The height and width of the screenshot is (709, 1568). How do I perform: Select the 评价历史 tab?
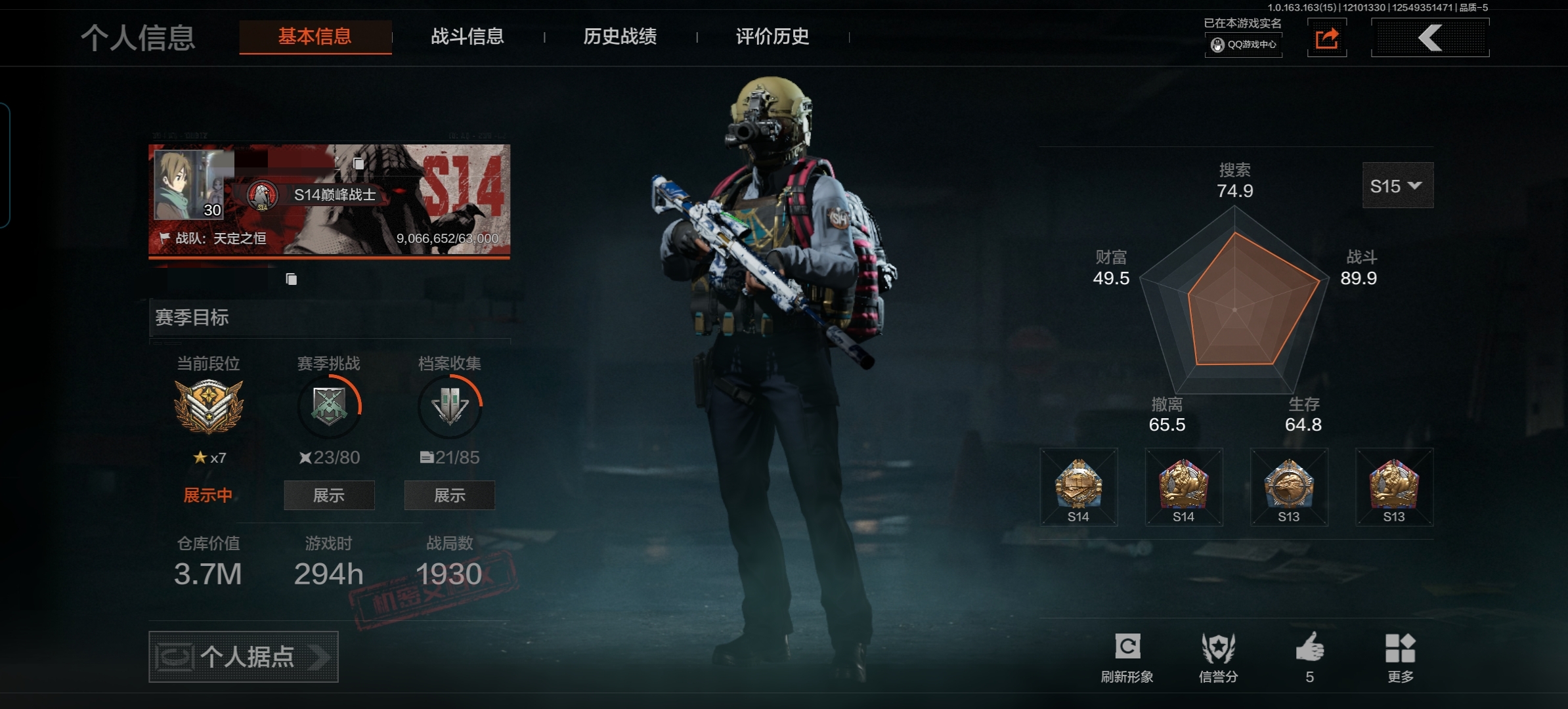(x=772, y=37)
